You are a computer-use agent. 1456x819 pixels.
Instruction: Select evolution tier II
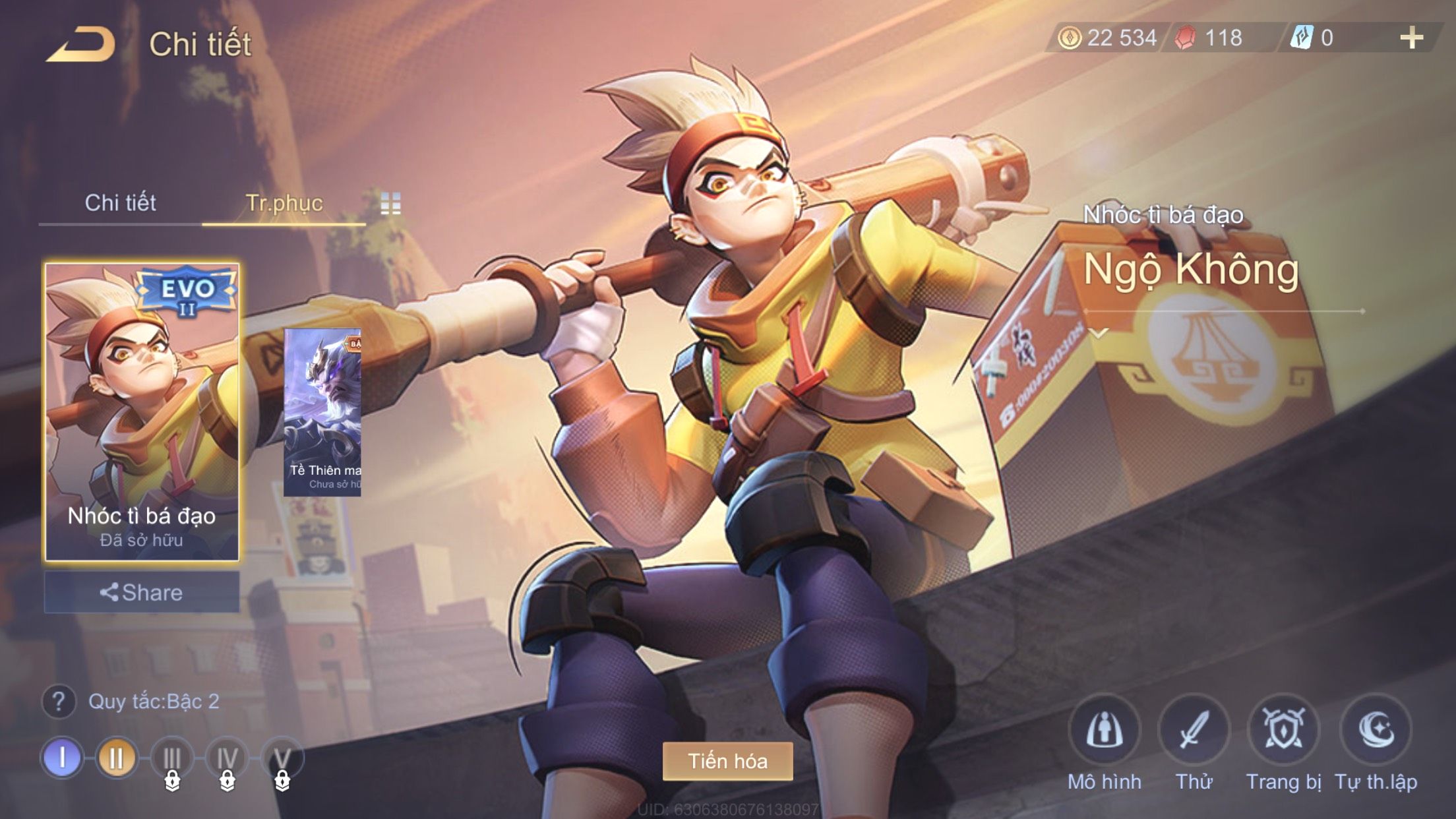[x=117, y=758]
